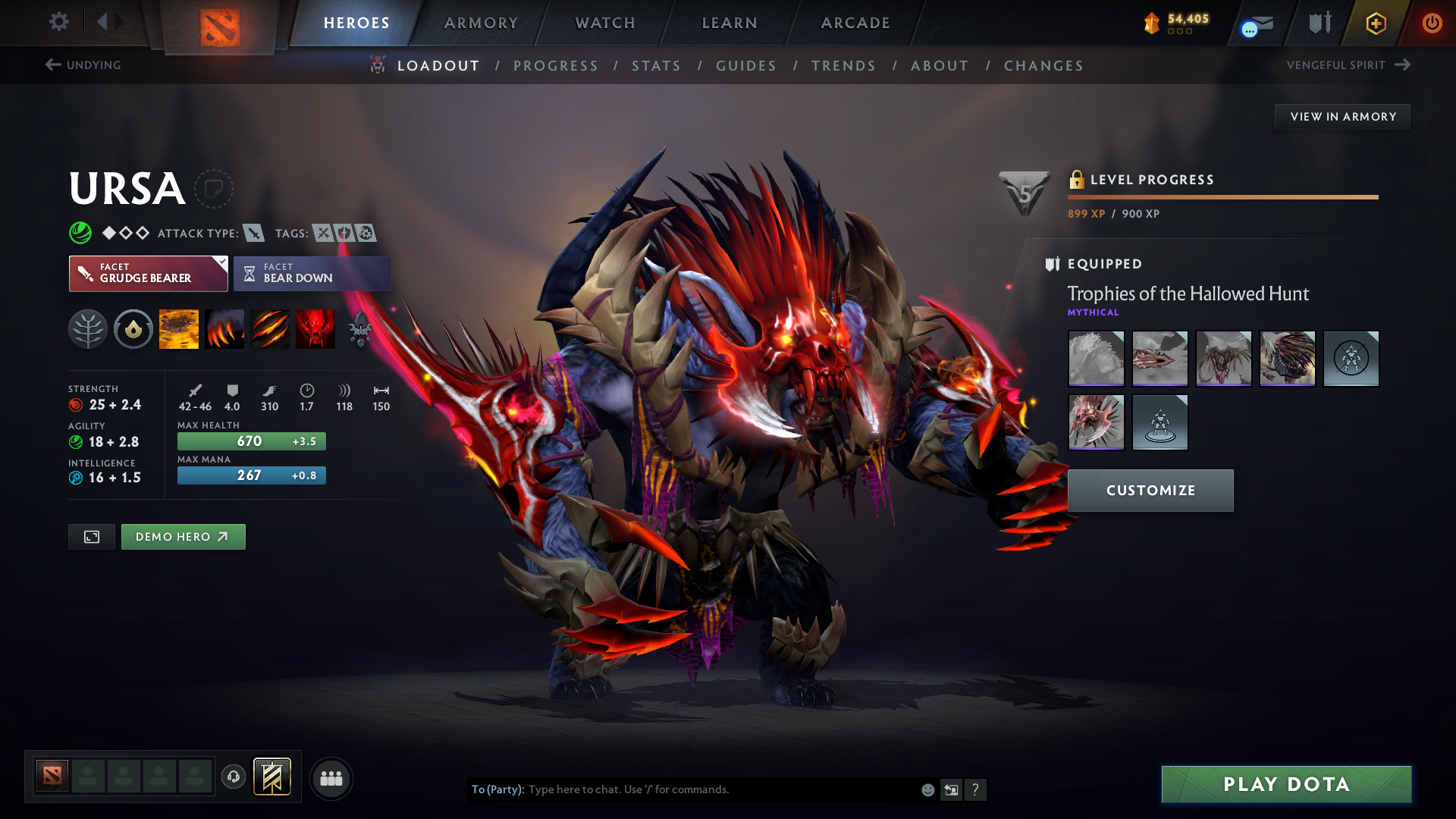Click the power button in the top right
The width and height of the screenshot is (1456, 819).
point(1432,23)
